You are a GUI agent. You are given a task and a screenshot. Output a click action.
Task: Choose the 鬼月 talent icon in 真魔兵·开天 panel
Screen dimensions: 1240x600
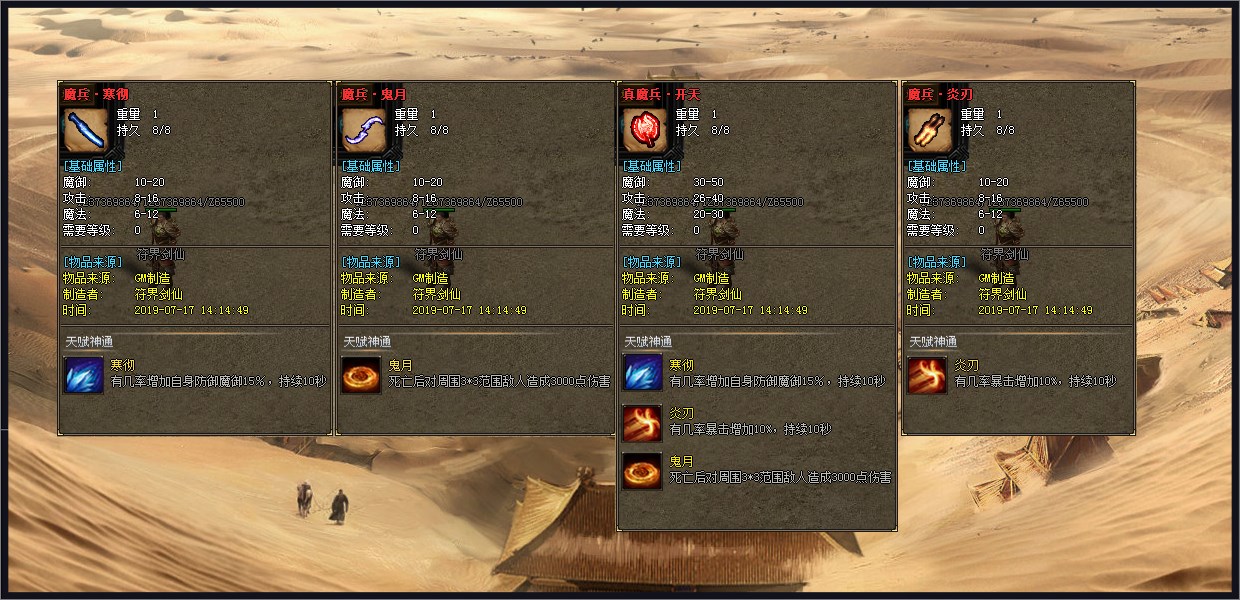tap(642, 471)
